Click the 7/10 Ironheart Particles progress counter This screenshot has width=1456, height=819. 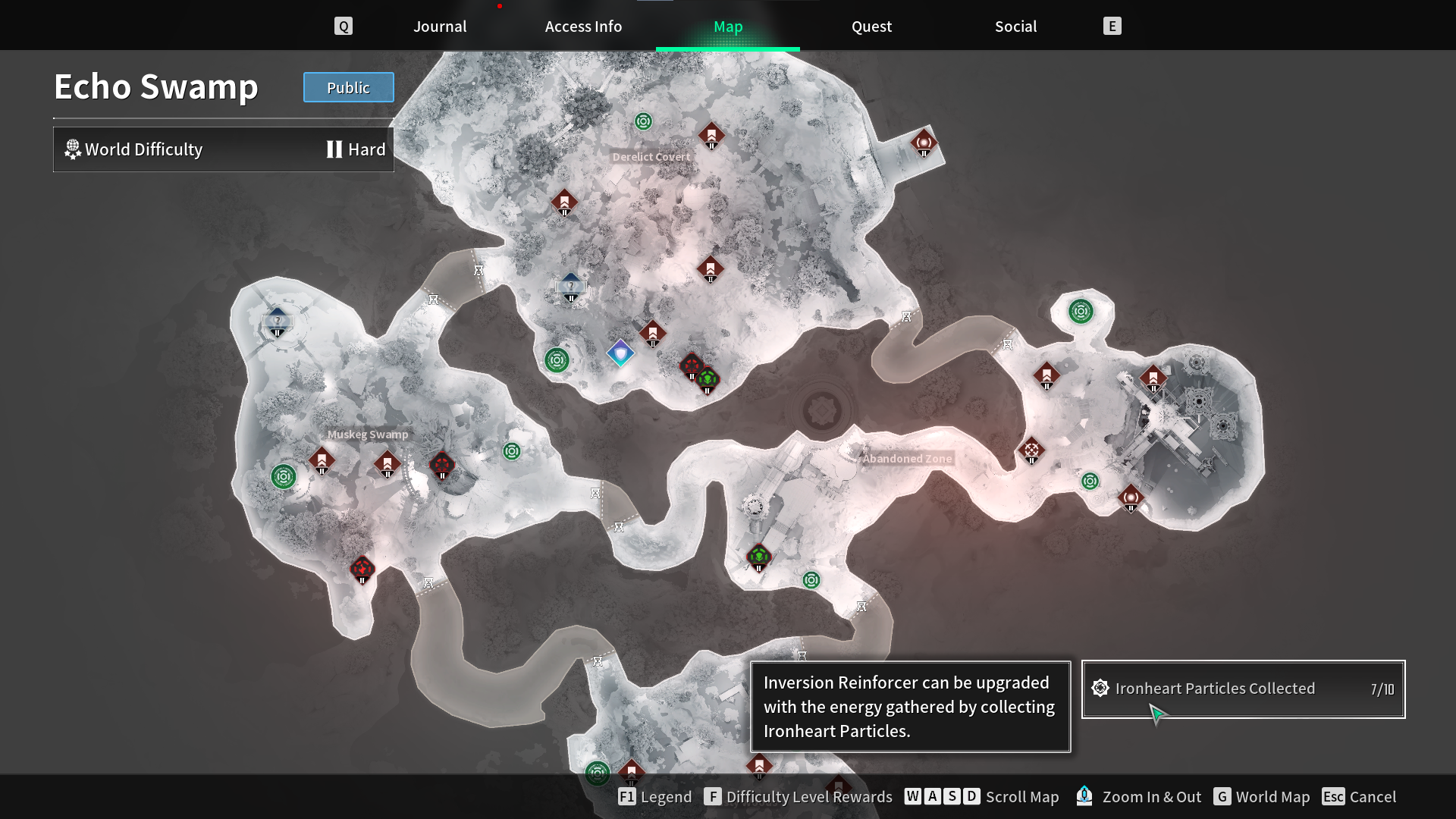(x=1383, y=689)
